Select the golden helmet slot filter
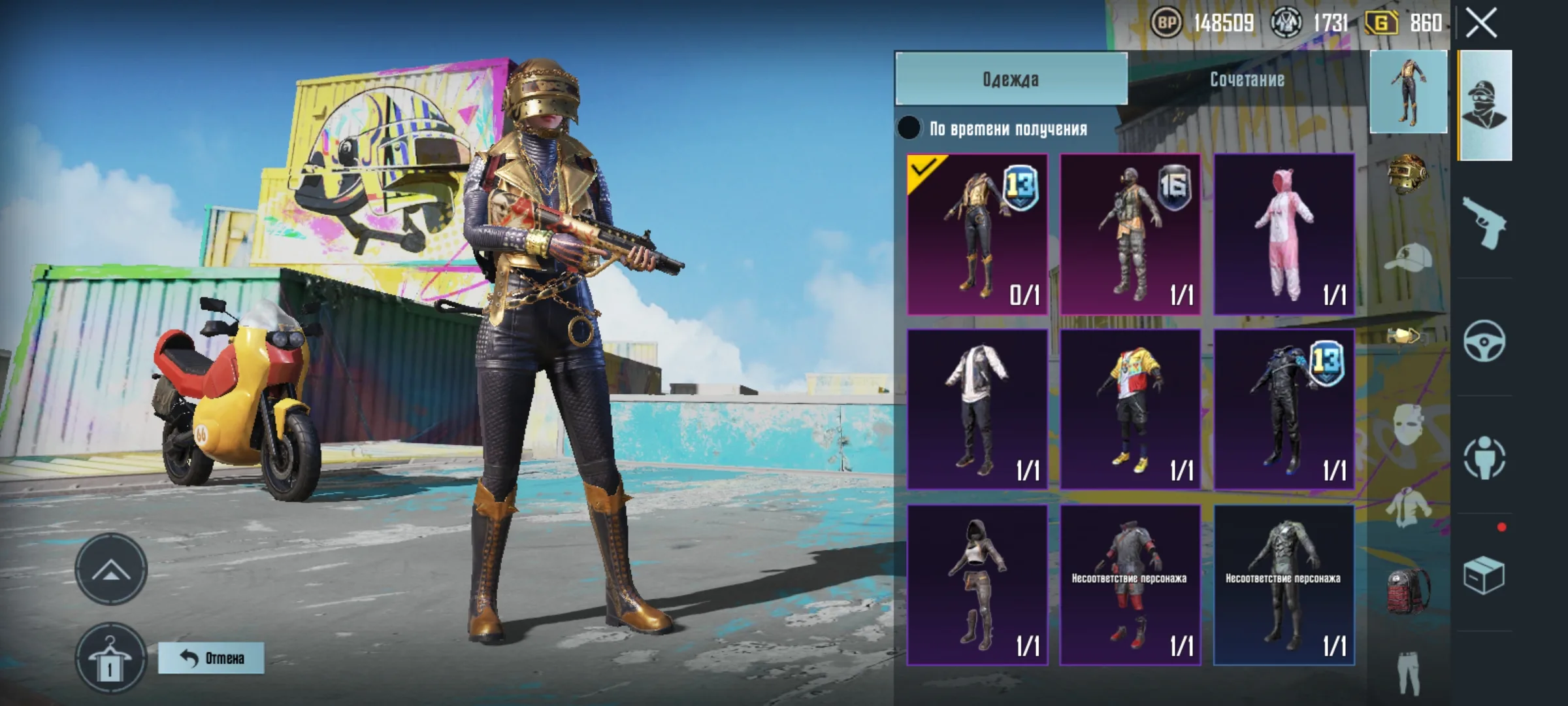Screen dimensions: 1568x706 [1407, 173]
